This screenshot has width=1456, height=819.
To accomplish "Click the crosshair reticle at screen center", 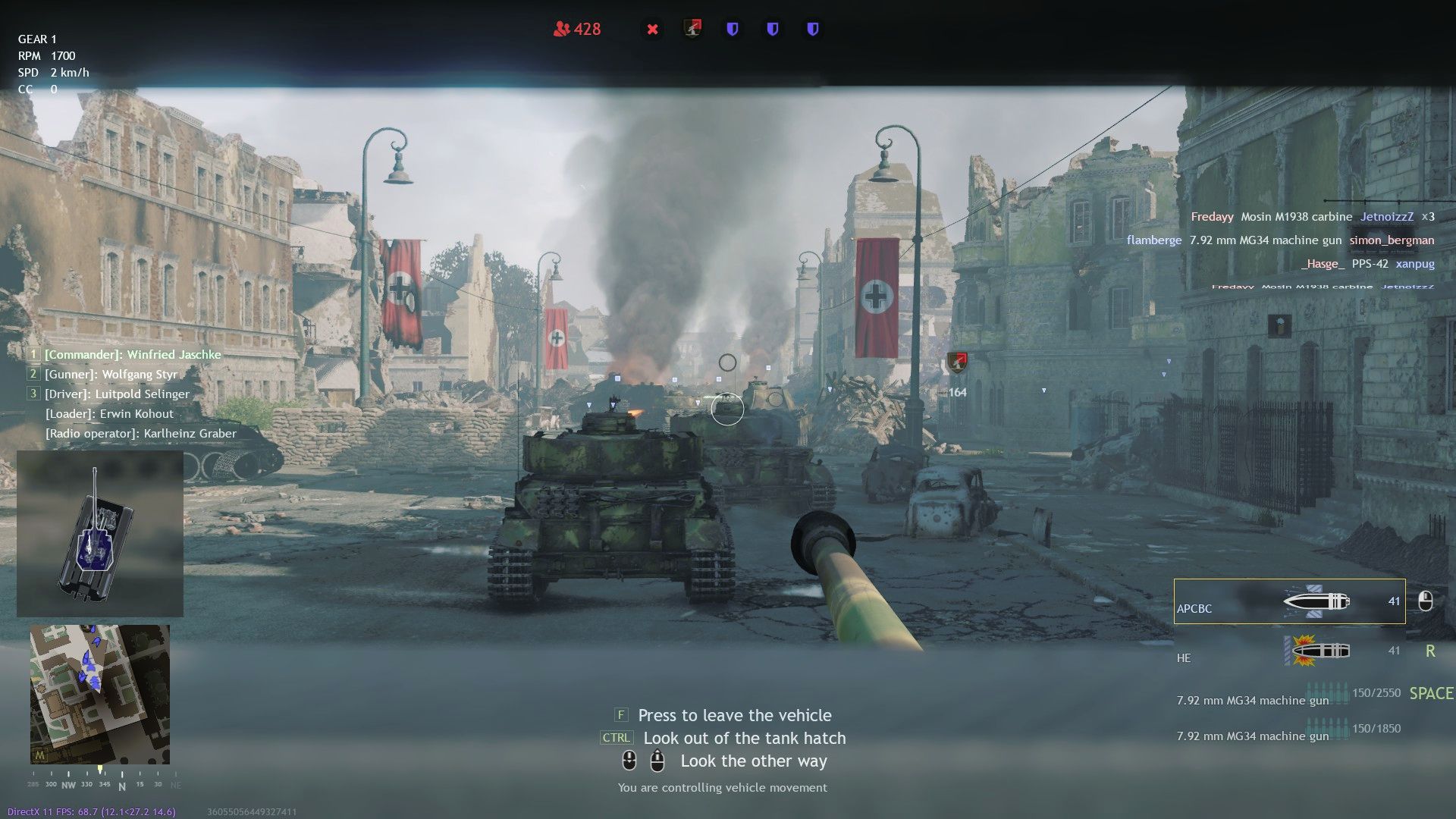I will pyautogui.click(x=727, y=408).
